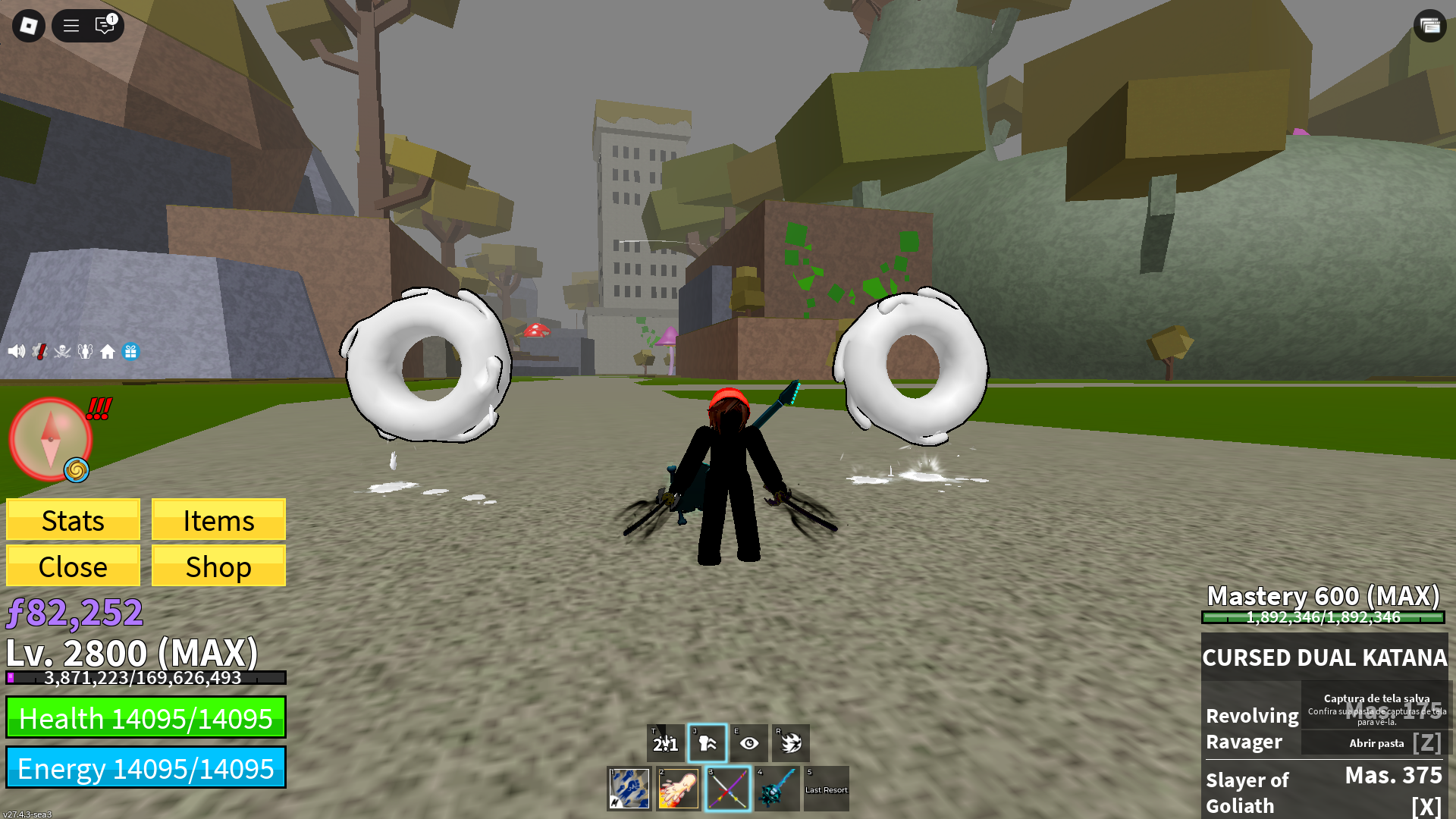Select the blue fists fighting style slot
Viewport: 1456px width, 819px height.
point(629,789)
